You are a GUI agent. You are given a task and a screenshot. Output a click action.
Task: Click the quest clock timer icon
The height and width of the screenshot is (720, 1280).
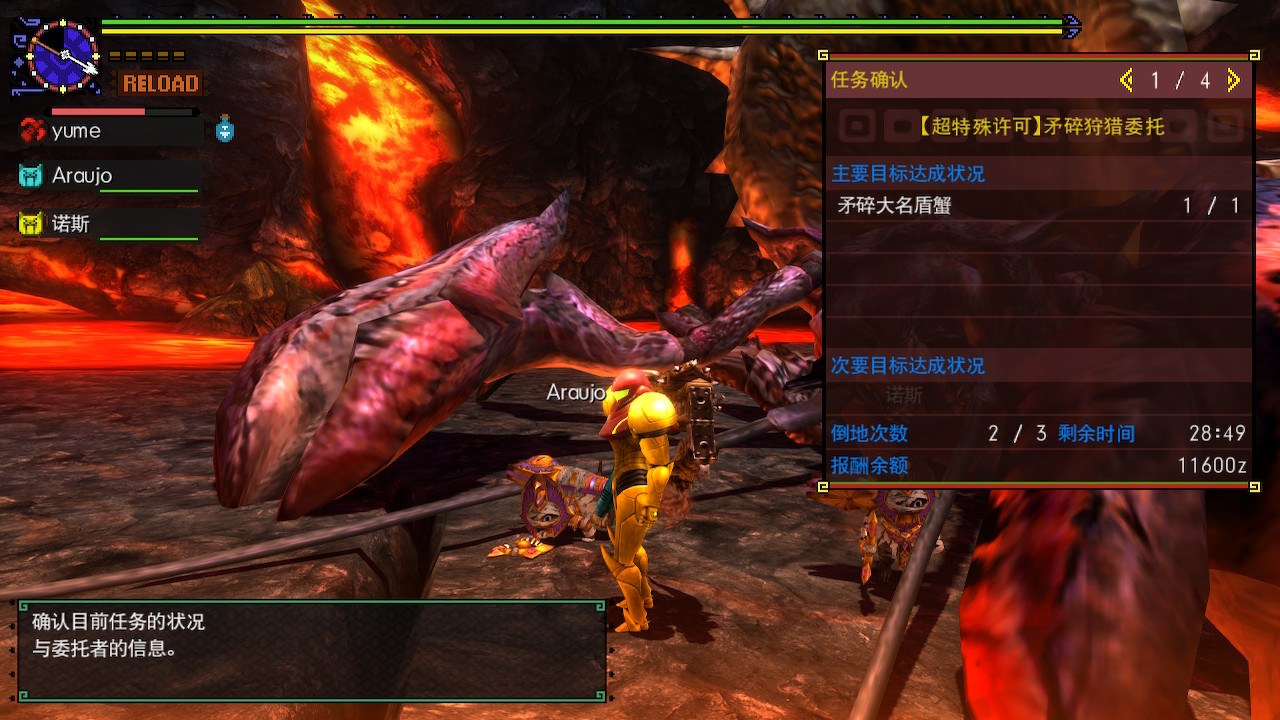[x=62, y=55]
